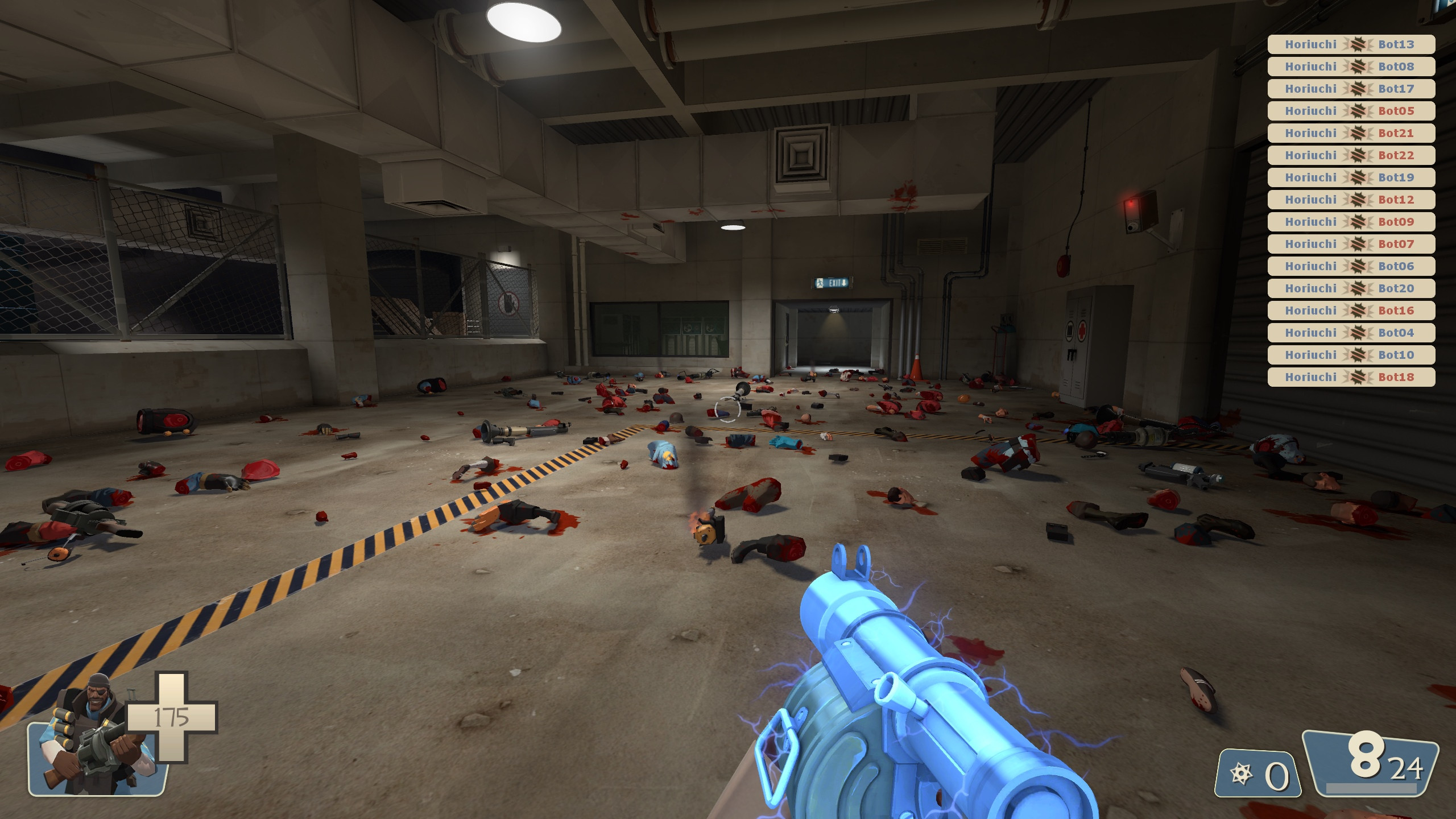Screen dimensions: 1456x819
Task: Click the explosion kill icon beside Bot18
Action: pyautogui.click(x=1356, y=376)
